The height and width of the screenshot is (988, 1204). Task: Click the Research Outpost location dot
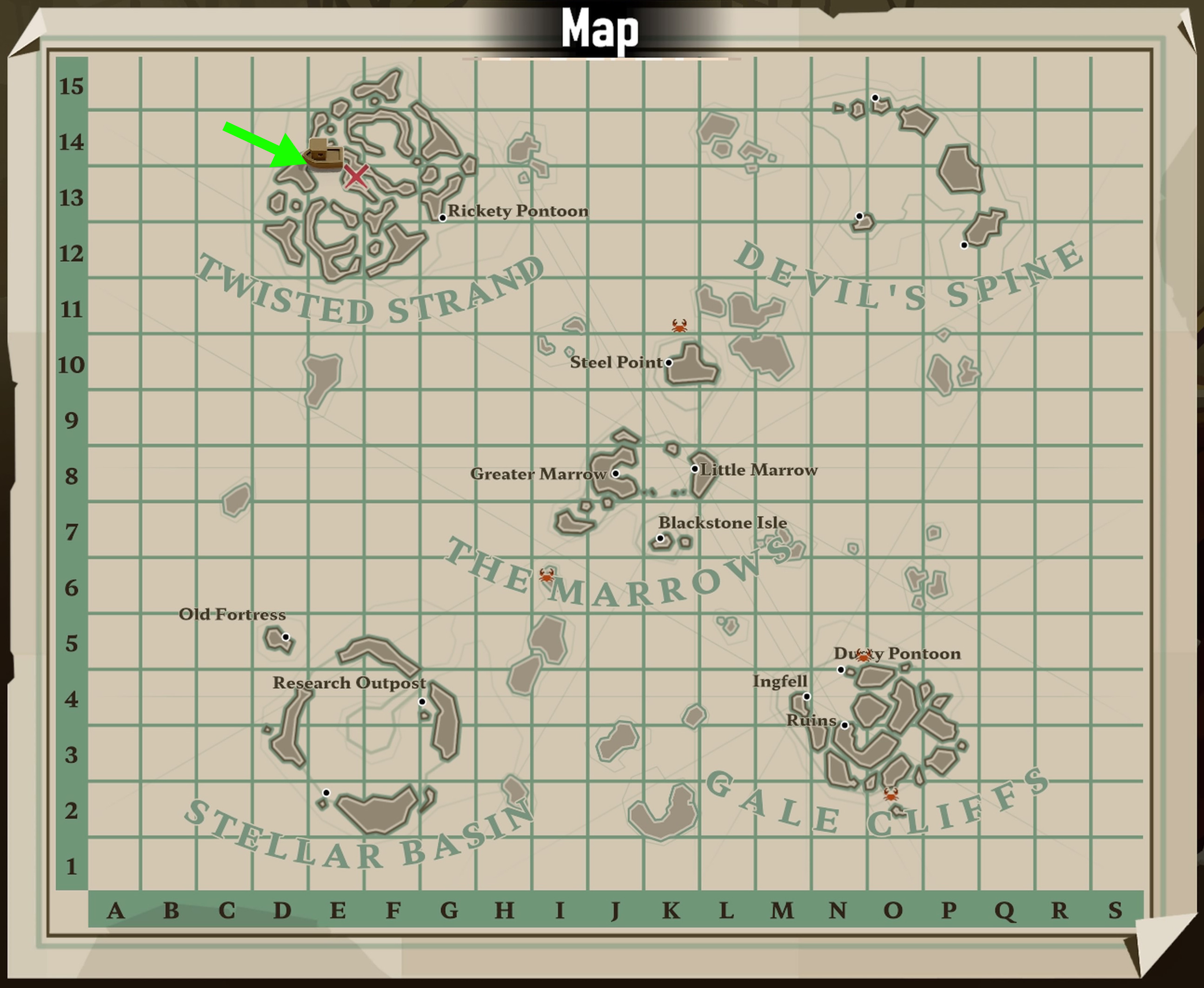(x=422, y=702)
